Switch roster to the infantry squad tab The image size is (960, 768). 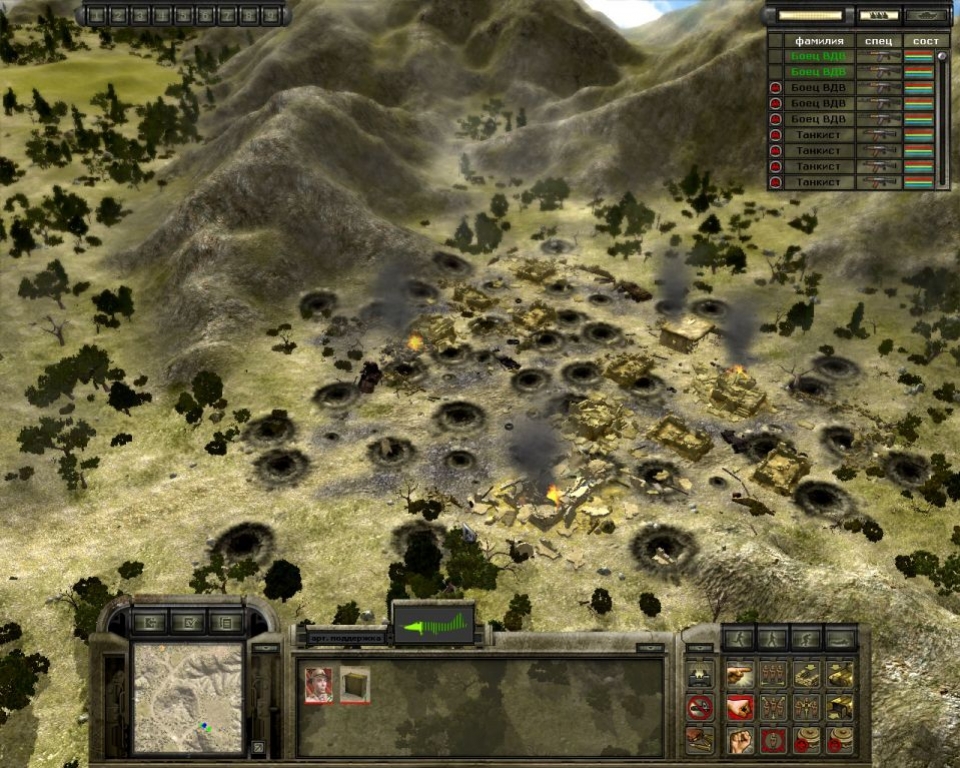tap(875, 15)
